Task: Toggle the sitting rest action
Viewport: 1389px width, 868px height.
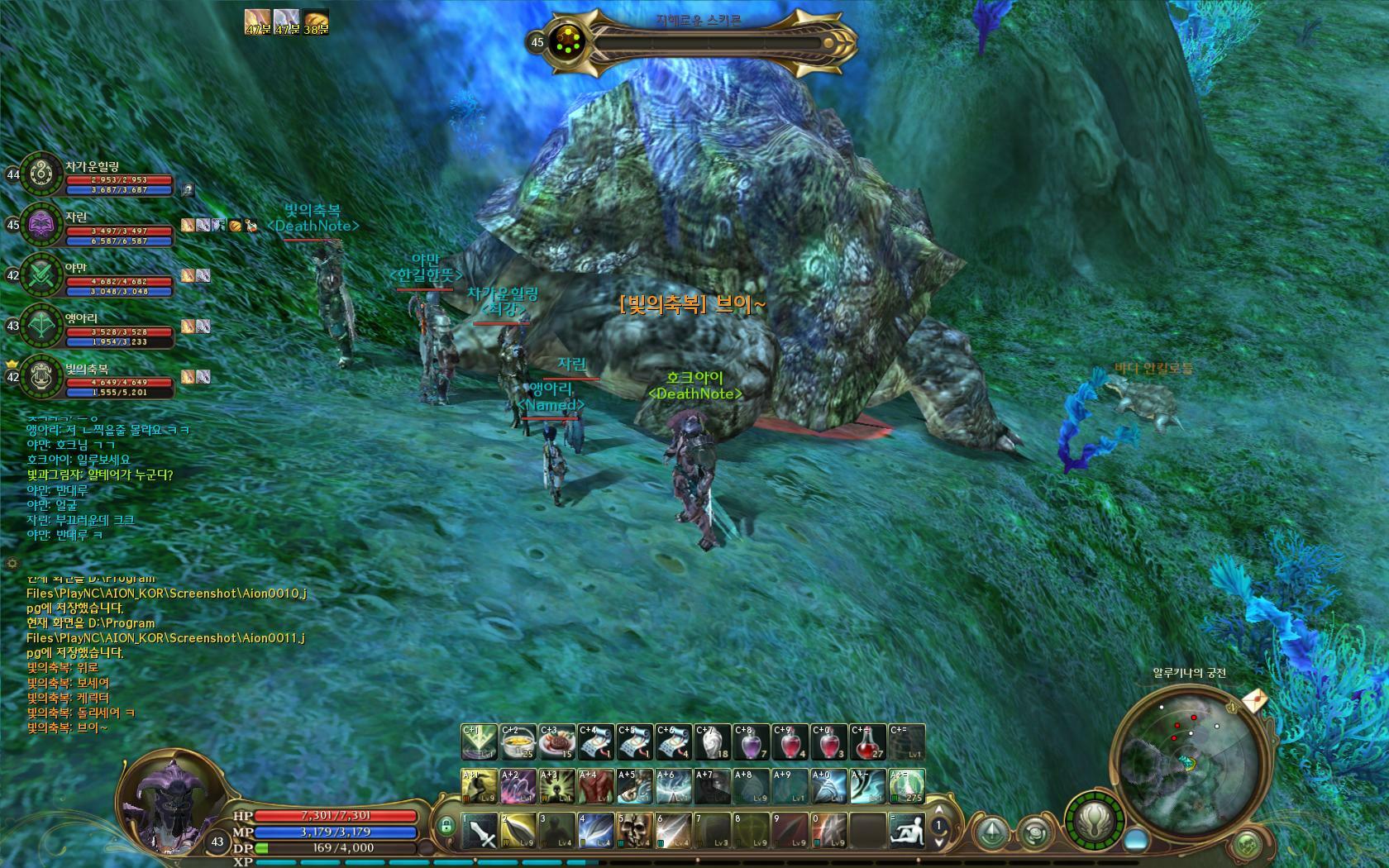Action: [x=906, y=831]
